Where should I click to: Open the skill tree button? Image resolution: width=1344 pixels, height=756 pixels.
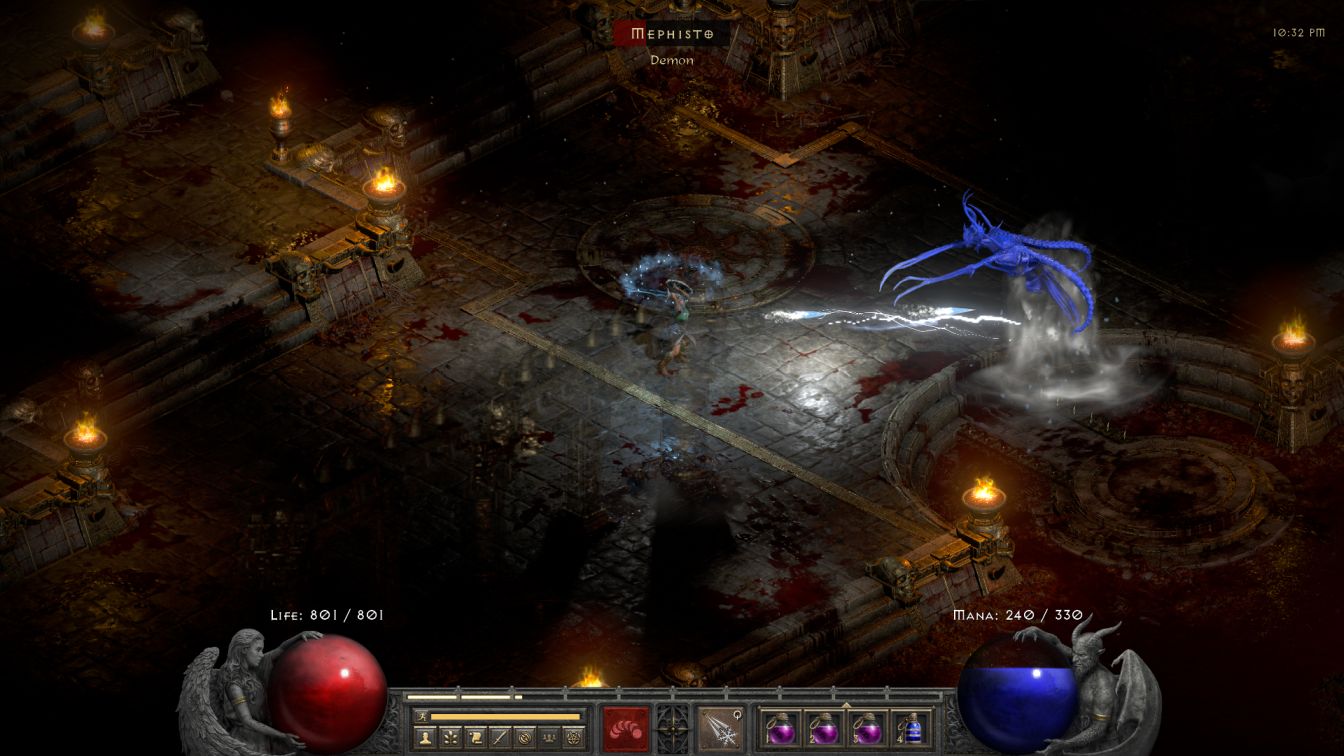tap(450, 738)
